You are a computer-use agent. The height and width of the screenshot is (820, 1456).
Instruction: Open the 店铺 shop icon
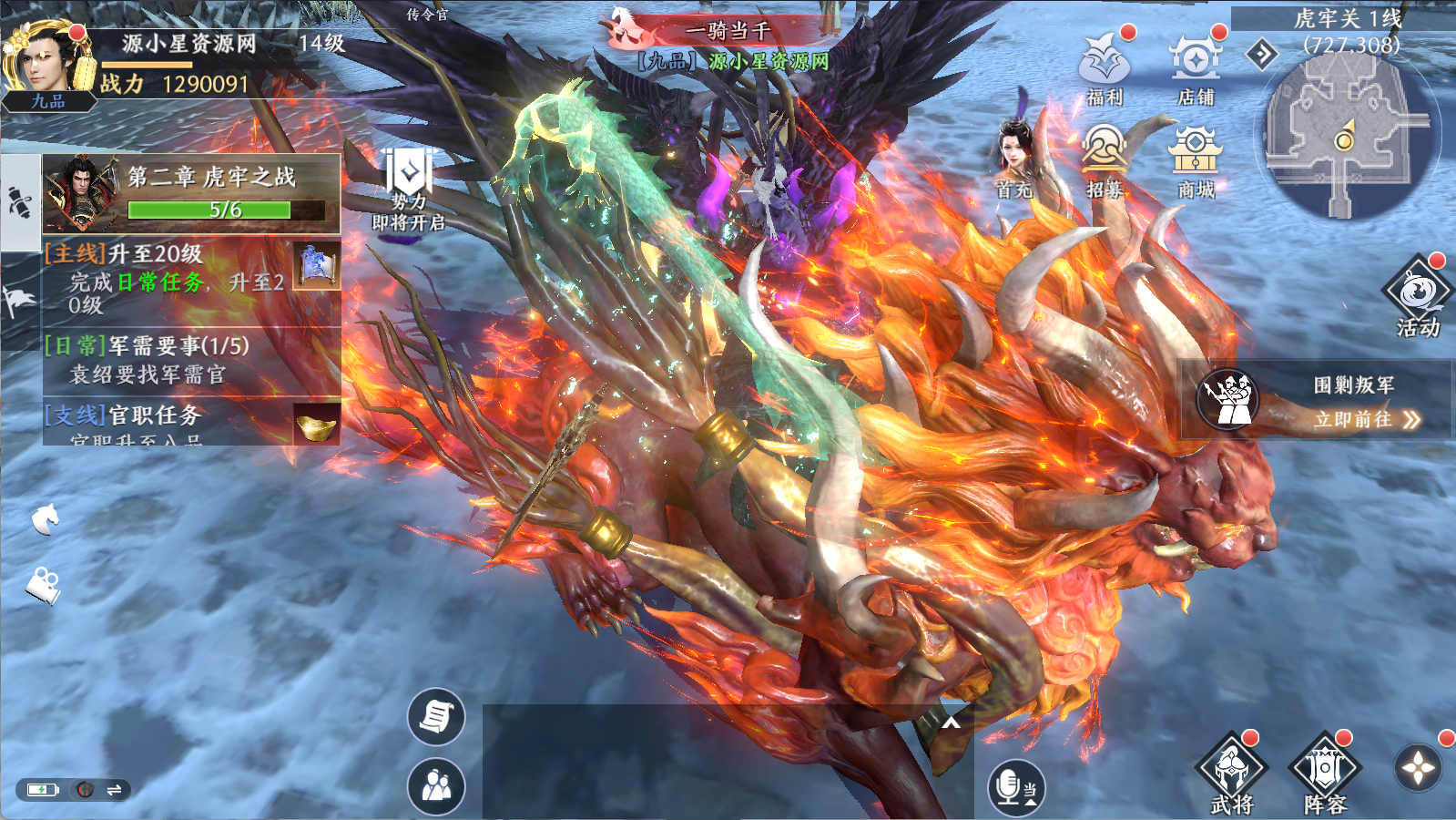1196,66
